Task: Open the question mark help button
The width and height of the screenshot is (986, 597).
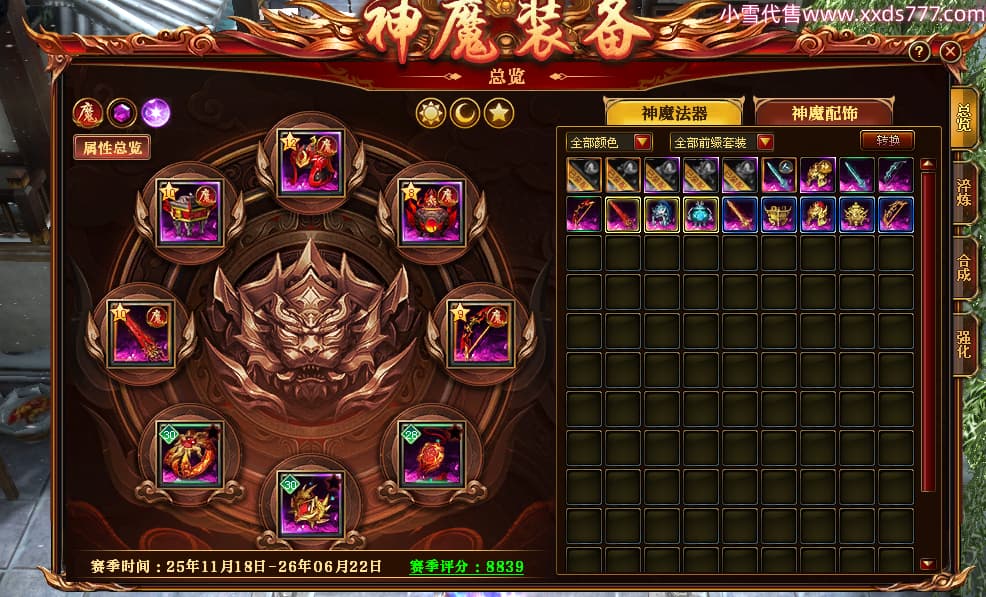Action: tap(919, 51)
